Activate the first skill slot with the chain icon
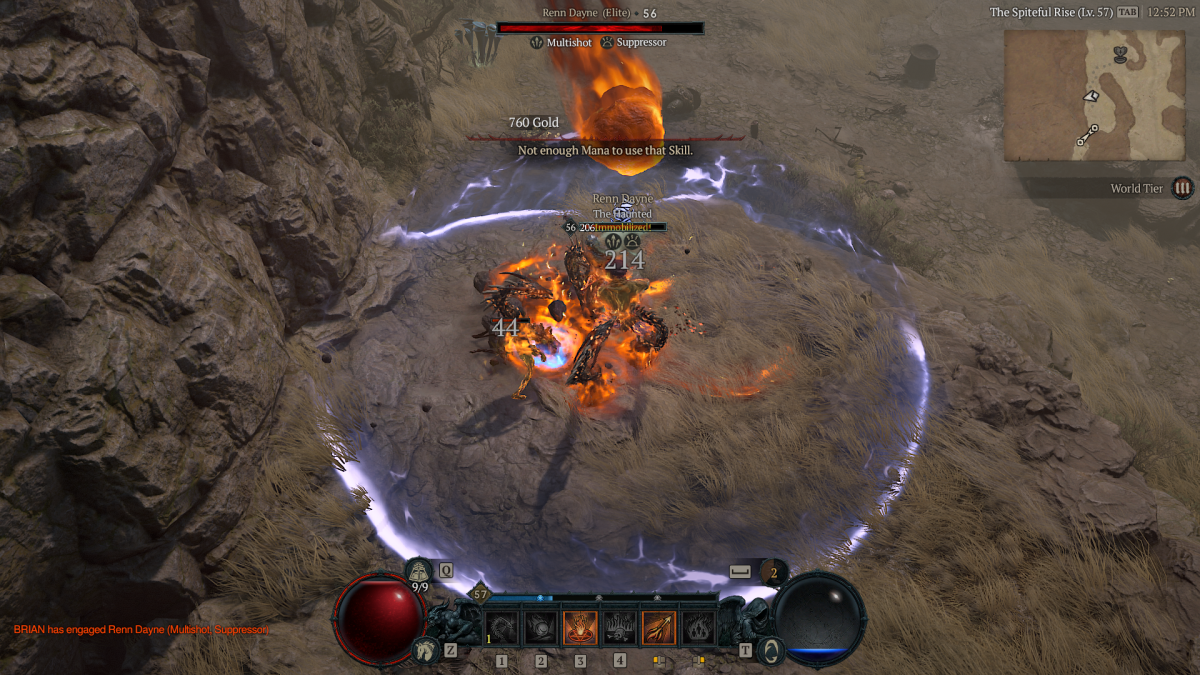The width and height of the screenshot is (1200, 675). (502, 628)
